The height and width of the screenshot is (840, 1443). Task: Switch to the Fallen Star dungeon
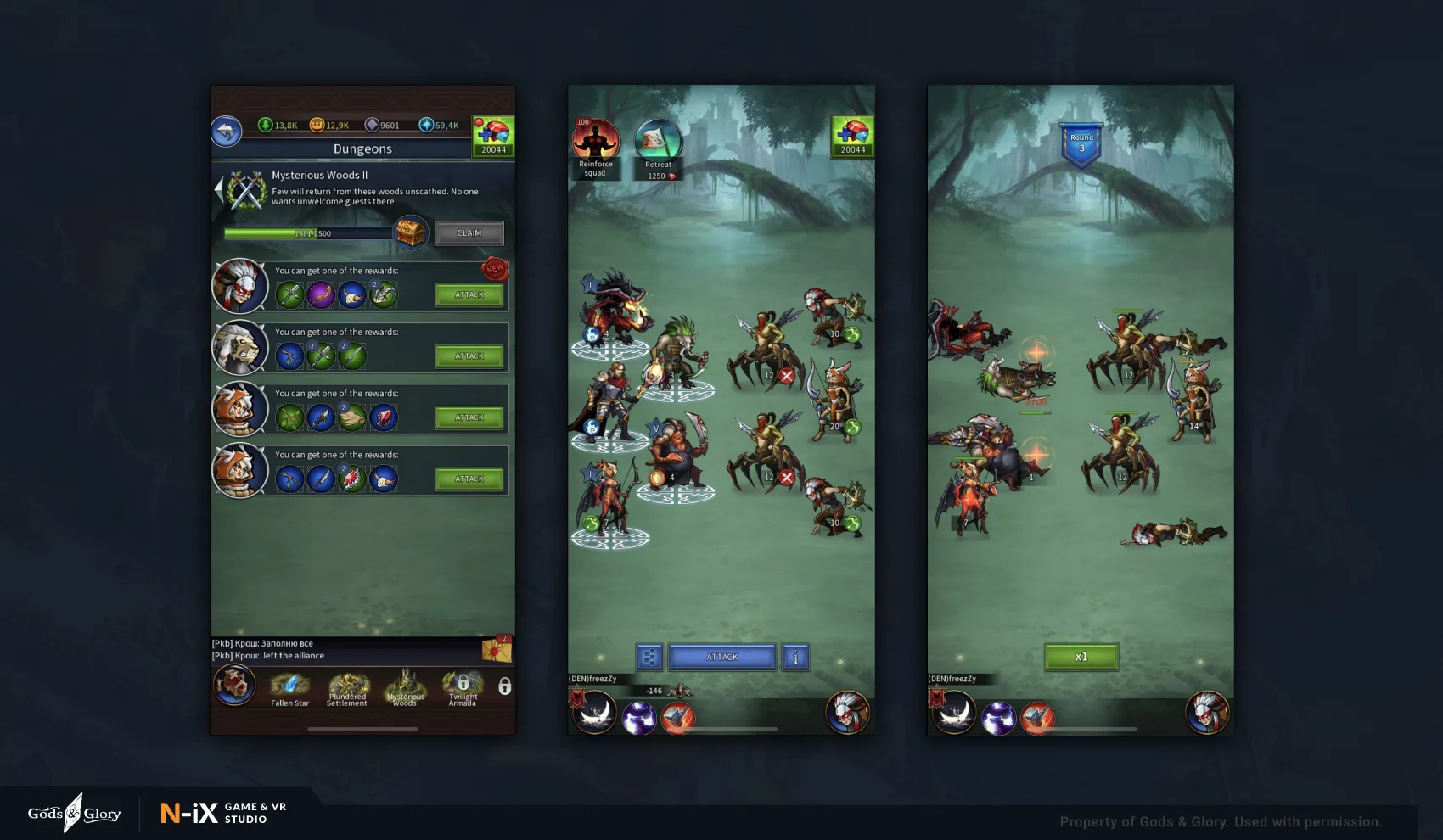(289, 688)
